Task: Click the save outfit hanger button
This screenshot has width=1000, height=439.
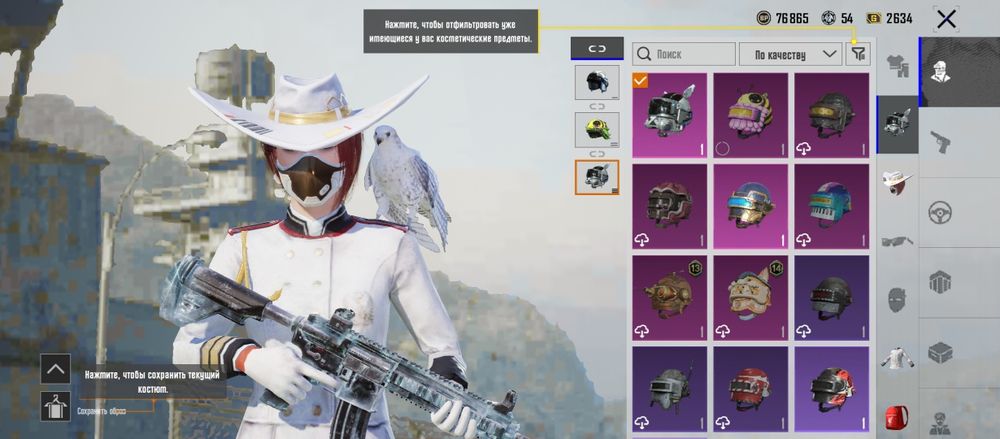Action: tap(55, 405)
